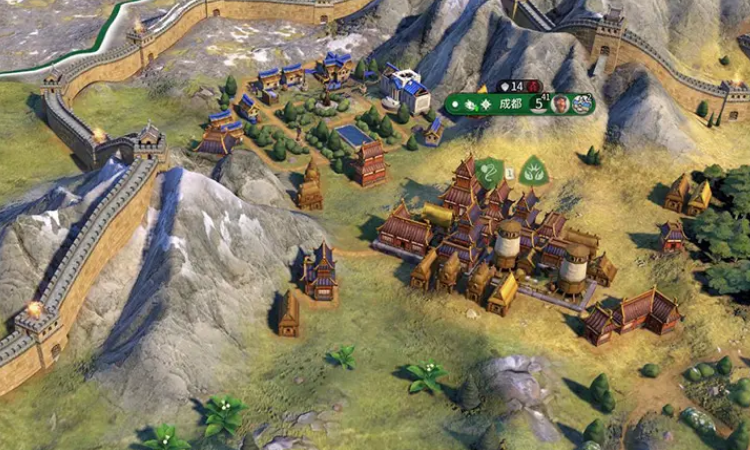The width and height of the screenshot is (750, 450).
Task: Open the city's current production icon
Action: (x=581, y=104)
